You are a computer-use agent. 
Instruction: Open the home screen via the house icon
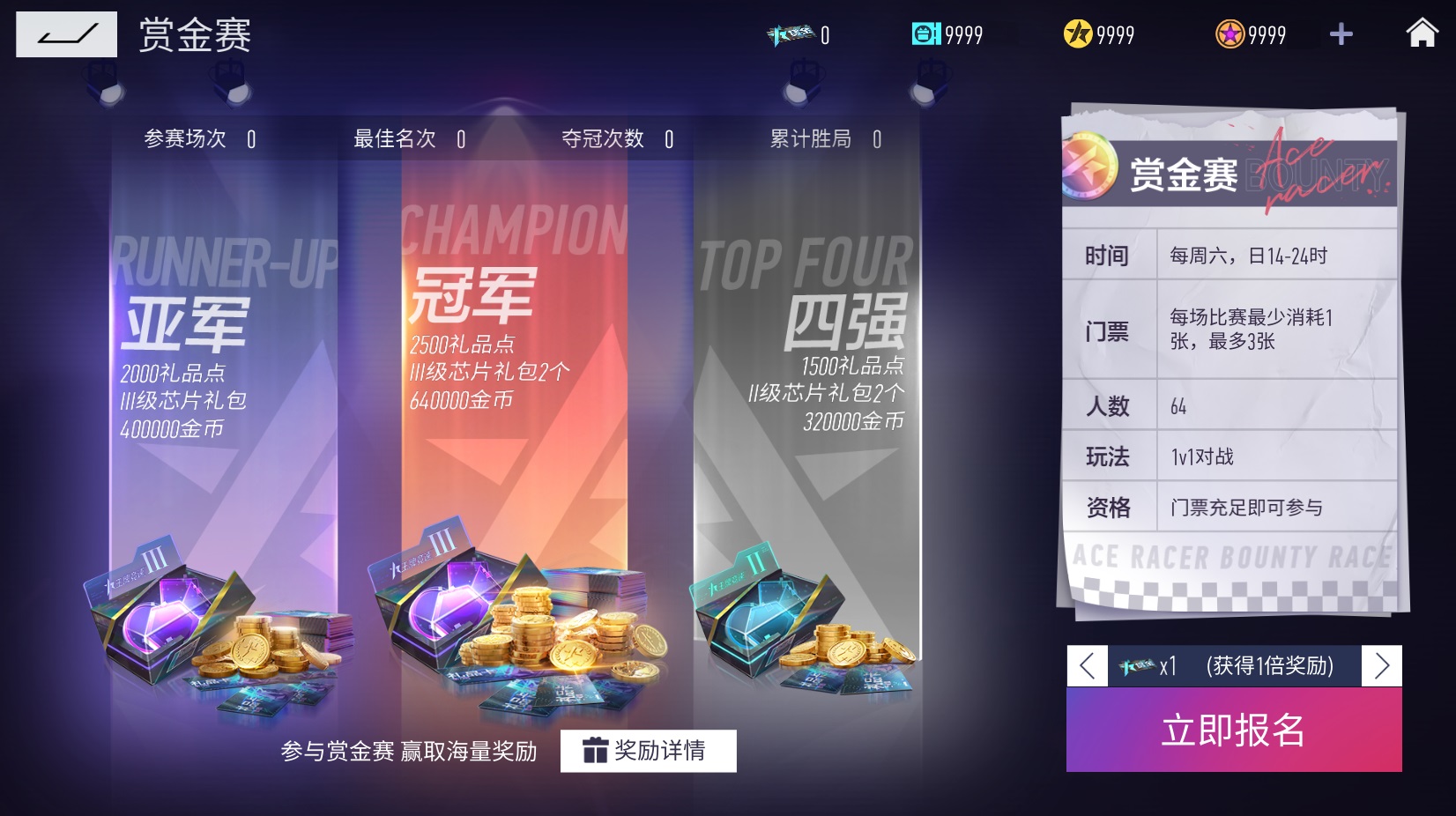pyautogui.click(x=1423, y=34)
